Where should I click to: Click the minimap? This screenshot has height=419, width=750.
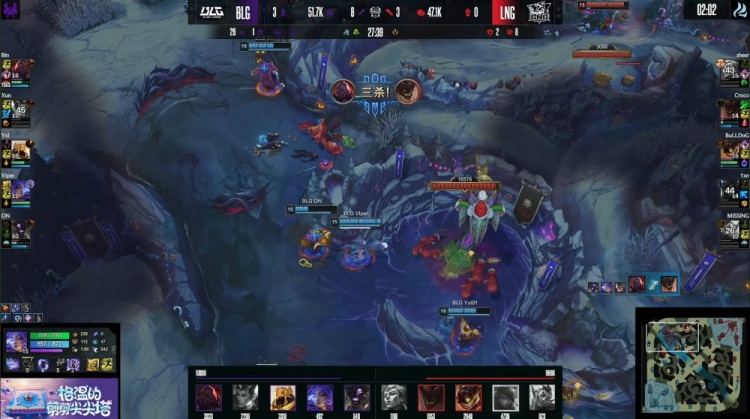click(x=692, y=362)
